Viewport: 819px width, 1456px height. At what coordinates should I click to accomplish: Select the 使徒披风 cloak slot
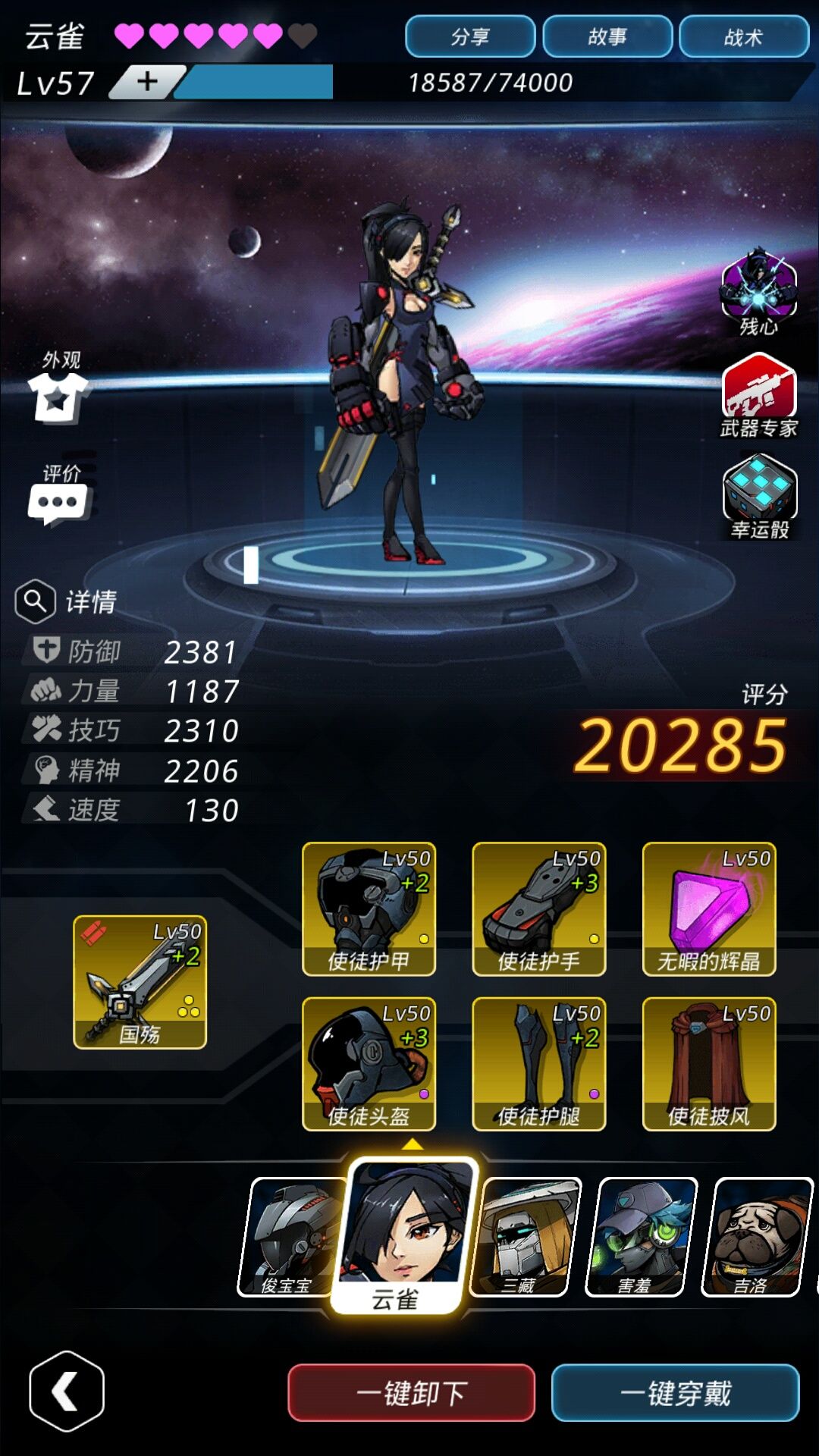[708, 1063]
